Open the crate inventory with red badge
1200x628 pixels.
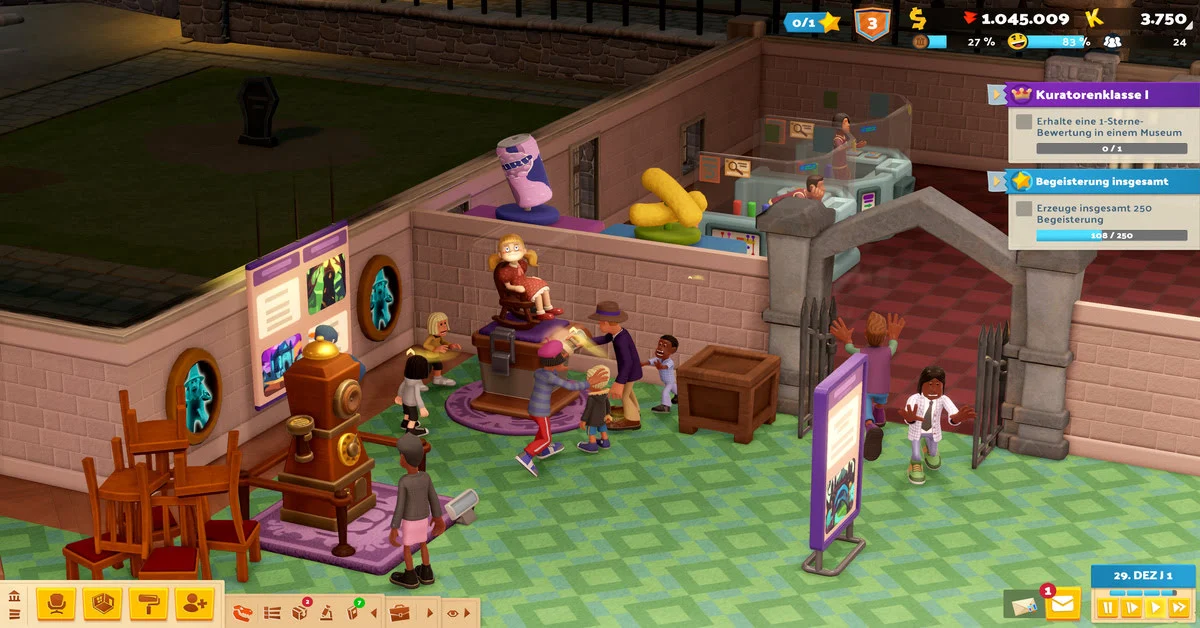click(x=300, y=612)
